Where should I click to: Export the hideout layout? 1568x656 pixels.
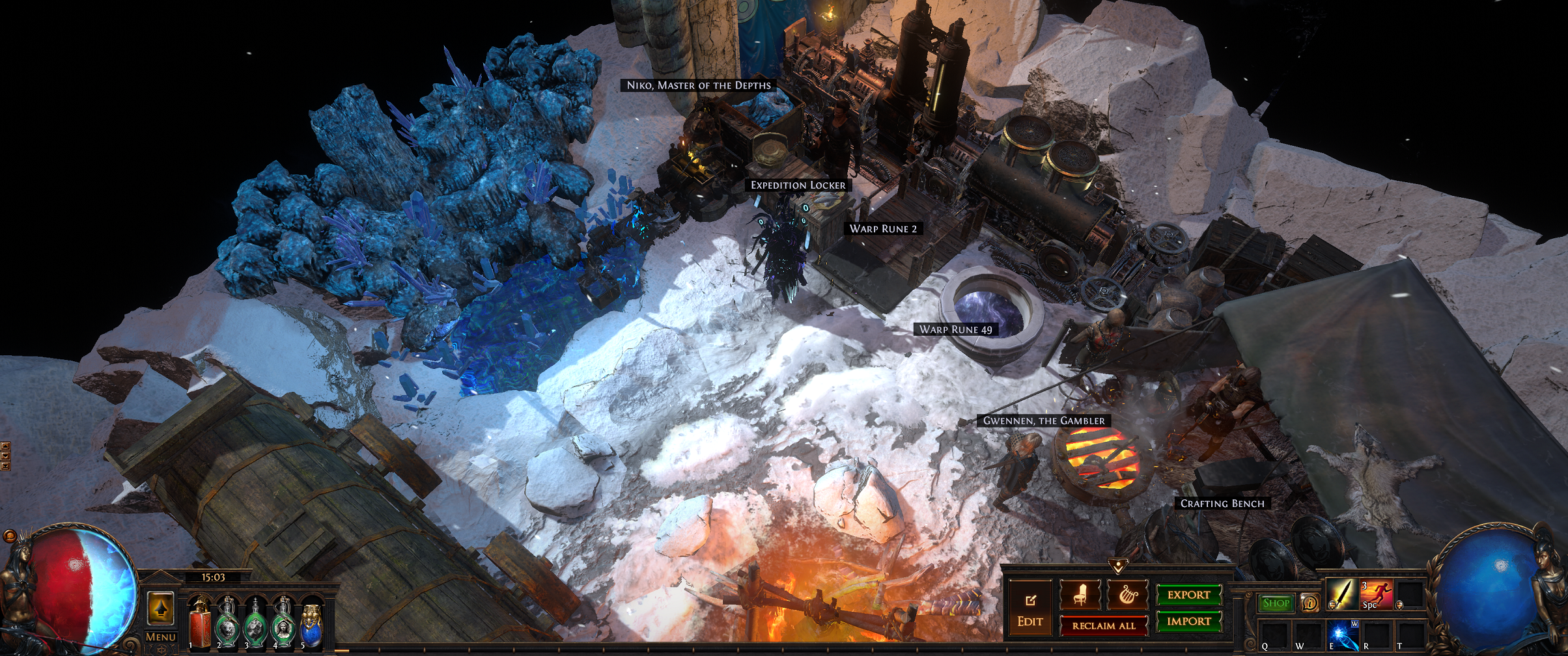[1188, 595]
